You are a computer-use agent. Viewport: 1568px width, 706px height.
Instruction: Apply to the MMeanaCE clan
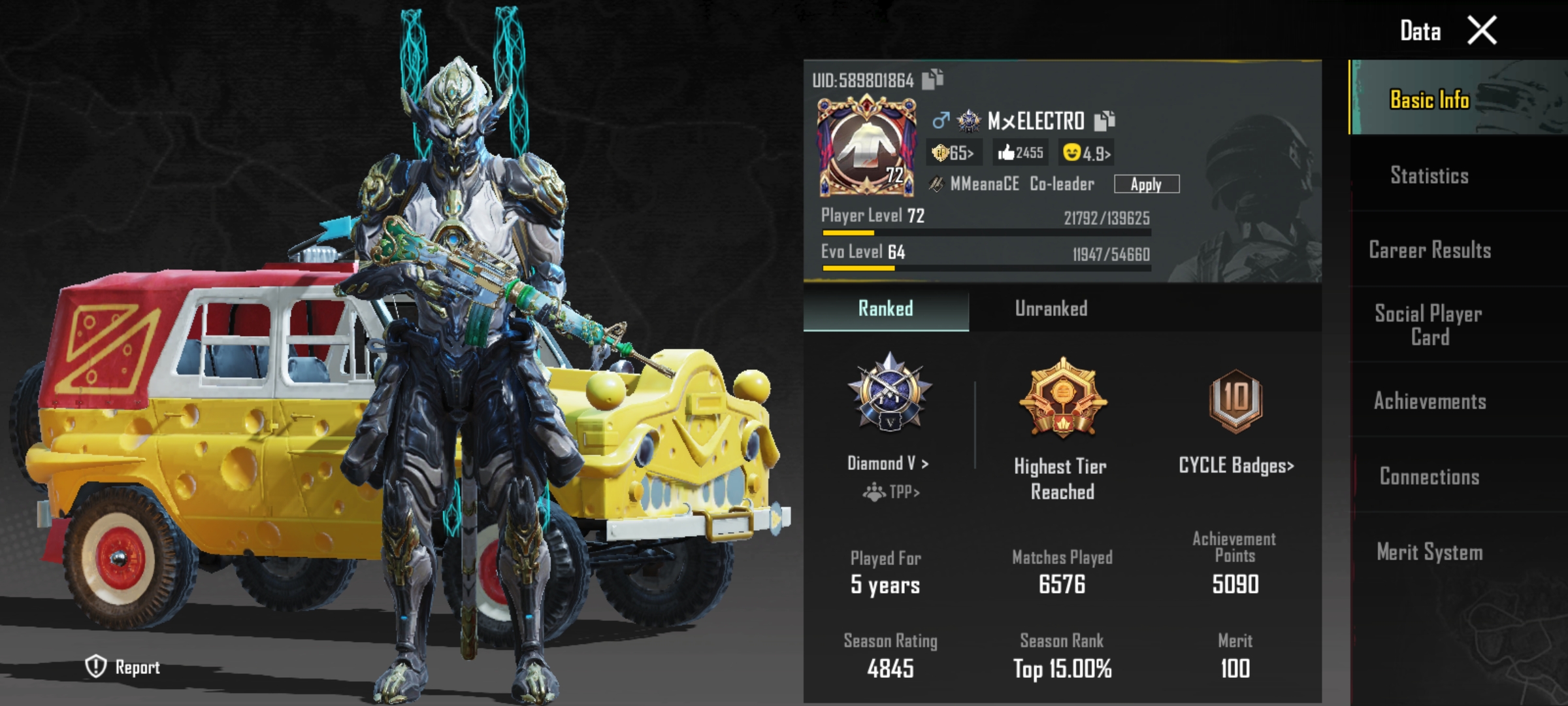click(x=1146, y=184)
